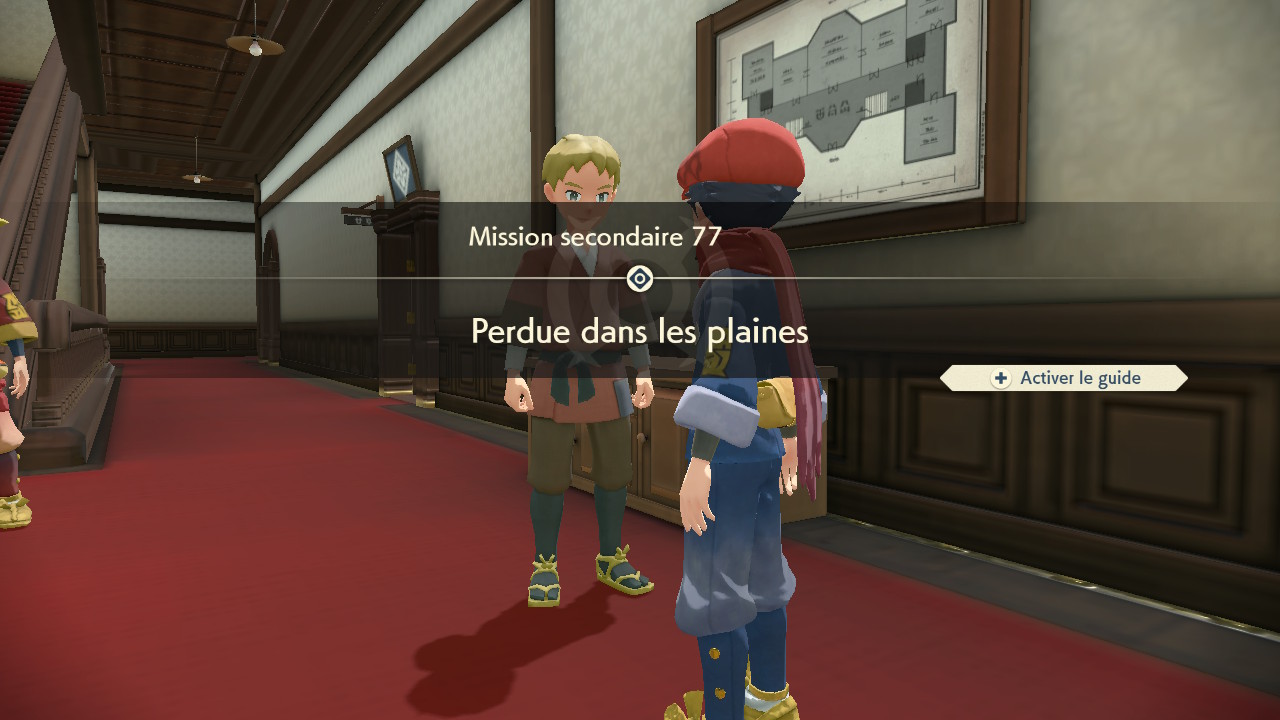Image resolution: width=1280 pixels, height=720 pixels.
Task: Toggle the guide with the Activer le guide switch
Action: (x=1063, y=378)
